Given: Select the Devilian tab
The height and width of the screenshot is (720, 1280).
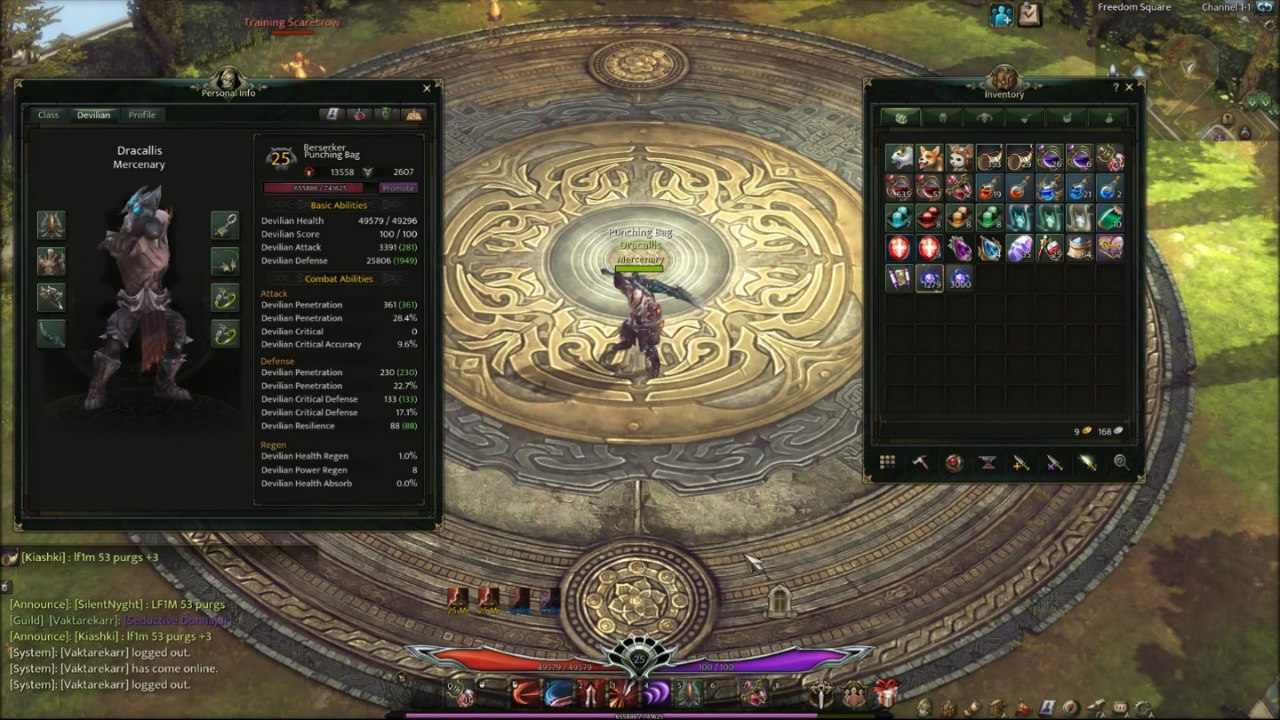Looking at the screenshot, I should [x=94, y=115].
